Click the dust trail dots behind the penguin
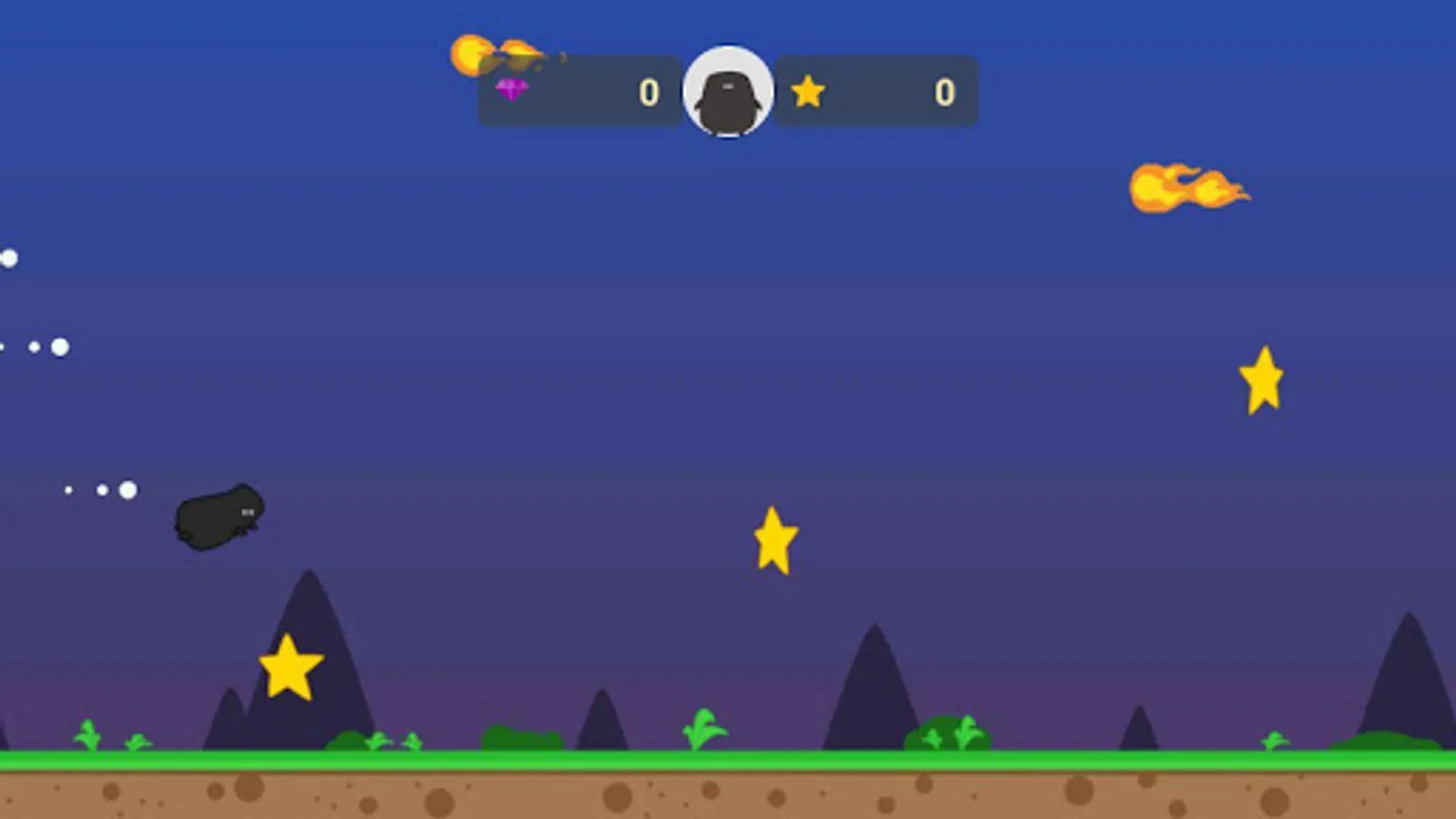The height and width of the screenshot is (819, 1456). 100,490
